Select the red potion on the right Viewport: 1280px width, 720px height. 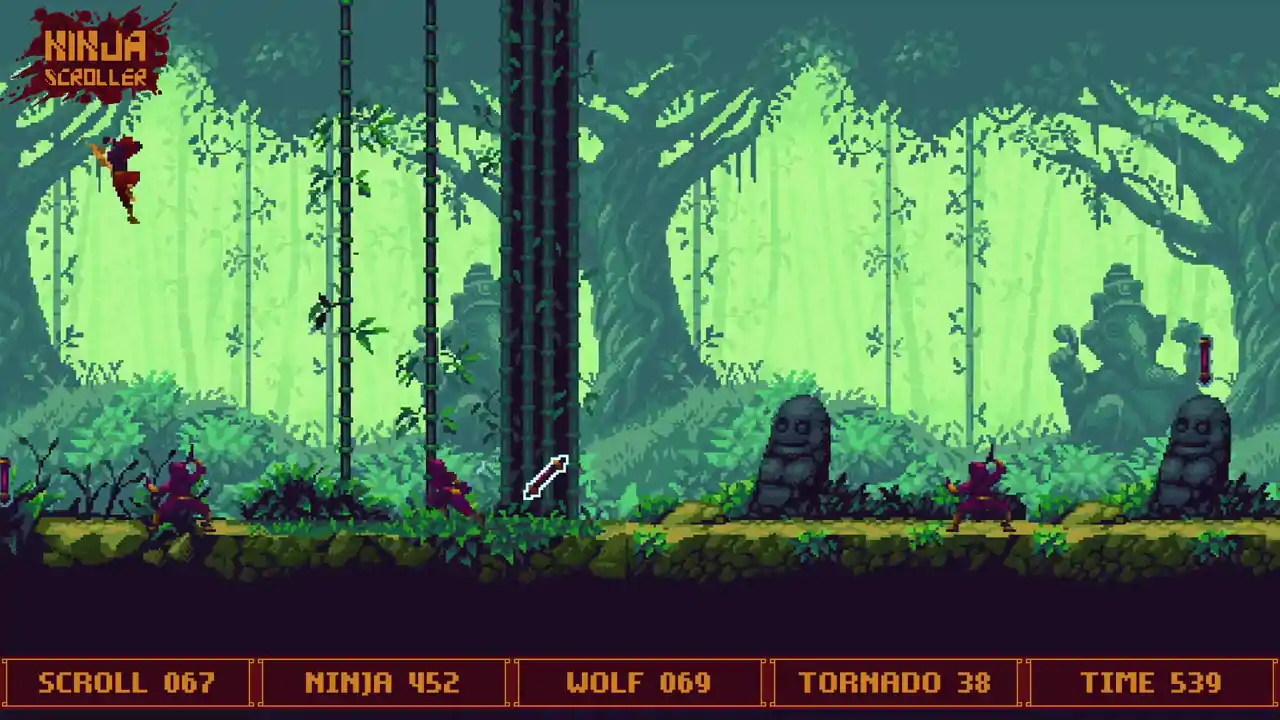tap(1205, 360)
